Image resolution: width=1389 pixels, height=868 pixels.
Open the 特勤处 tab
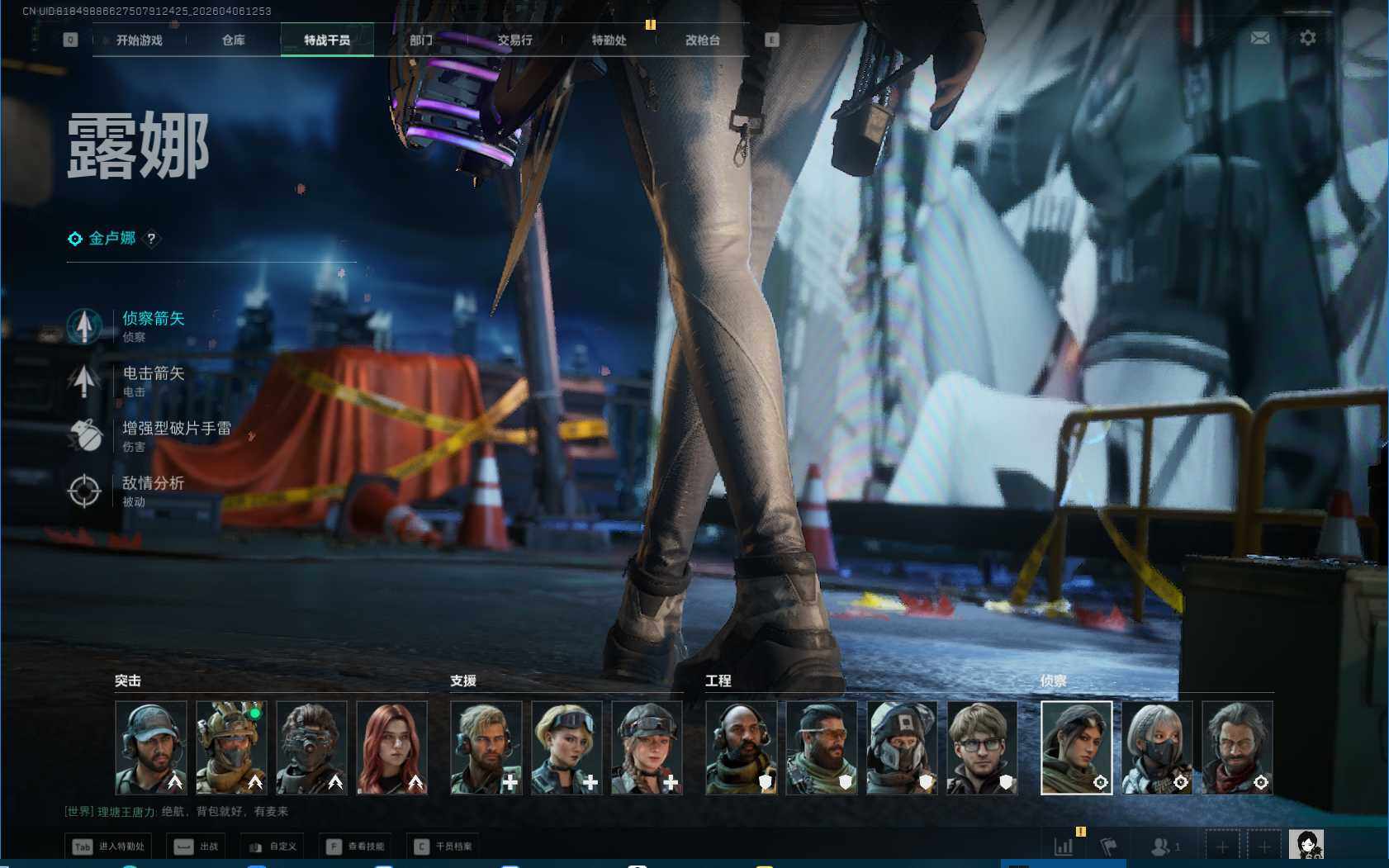[x=609, y=40]
